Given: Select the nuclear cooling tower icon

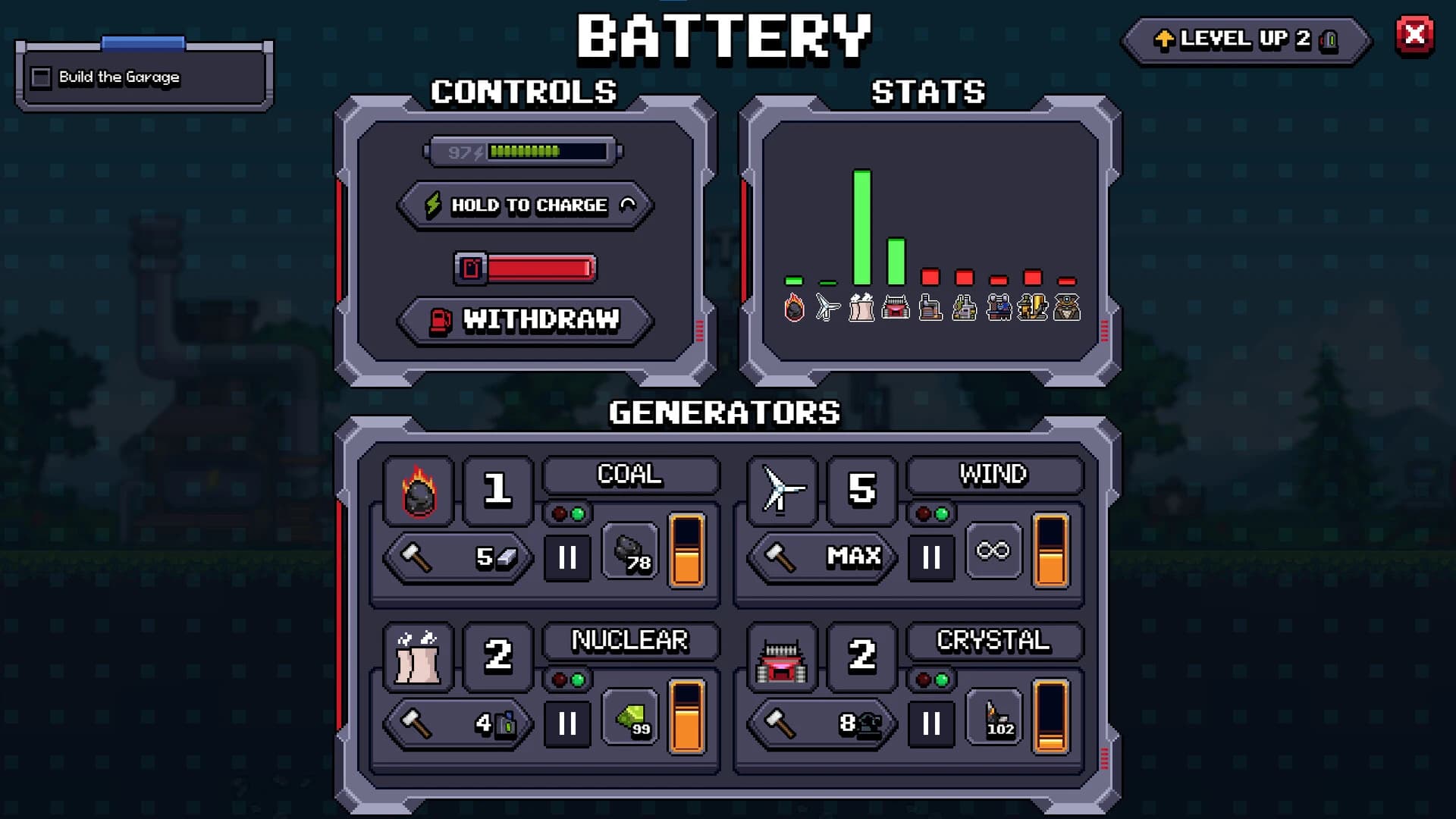Looking at the screenshot, I should tap(418, 658).
